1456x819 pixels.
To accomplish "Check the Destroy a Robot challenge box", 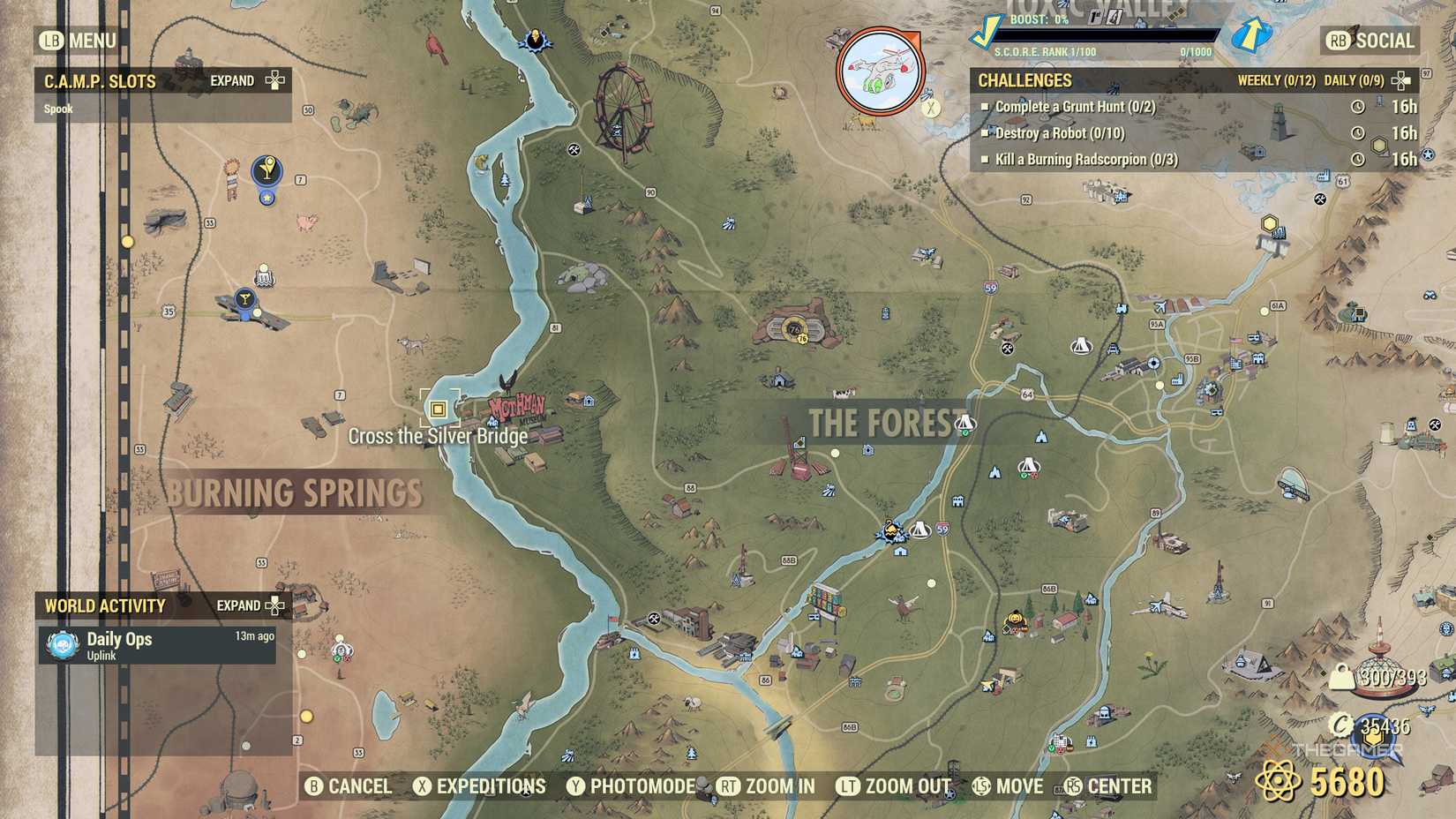I will tap(985, 134).
